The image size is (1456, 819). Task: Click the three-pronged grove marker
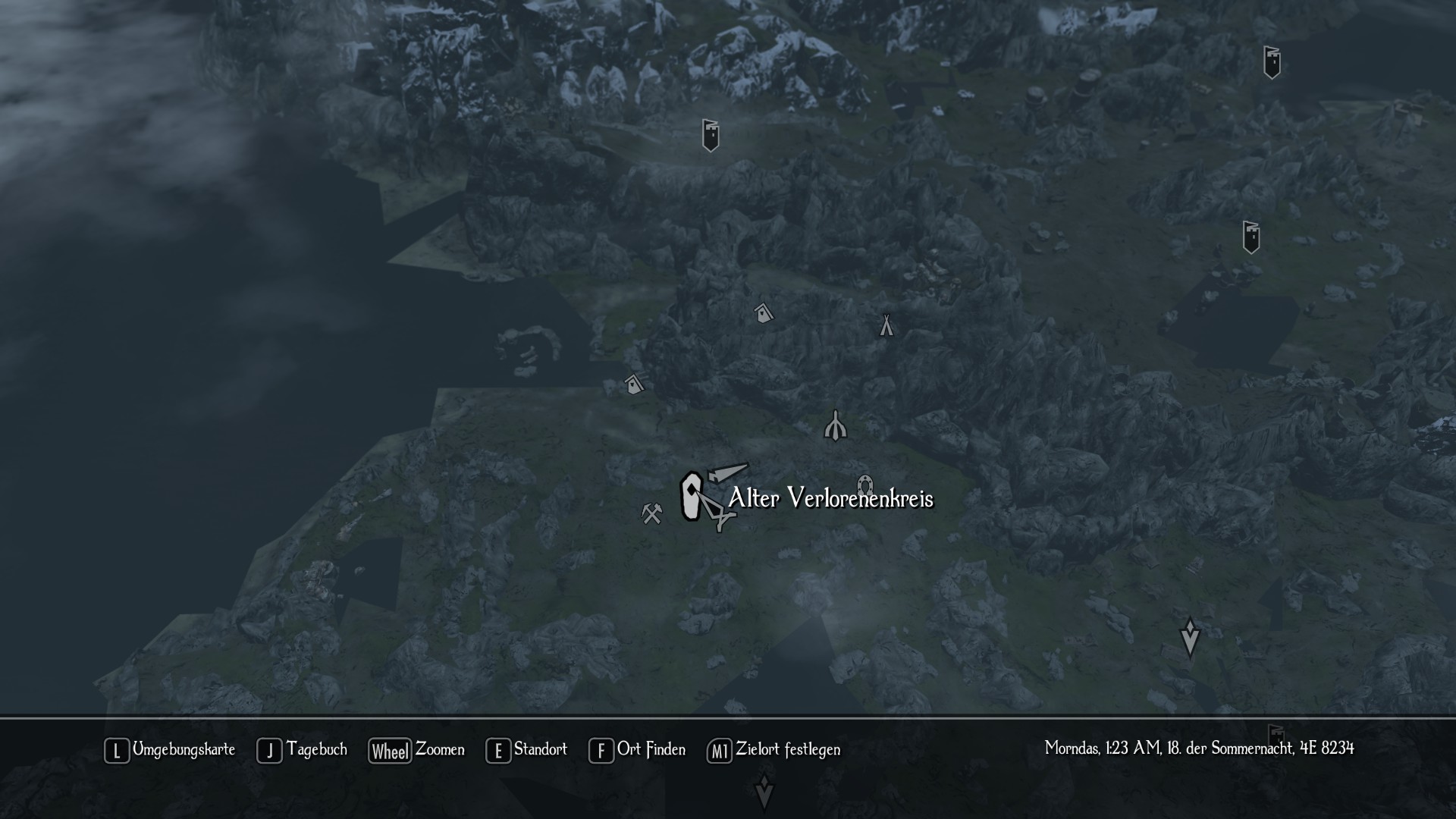[835, 425]
